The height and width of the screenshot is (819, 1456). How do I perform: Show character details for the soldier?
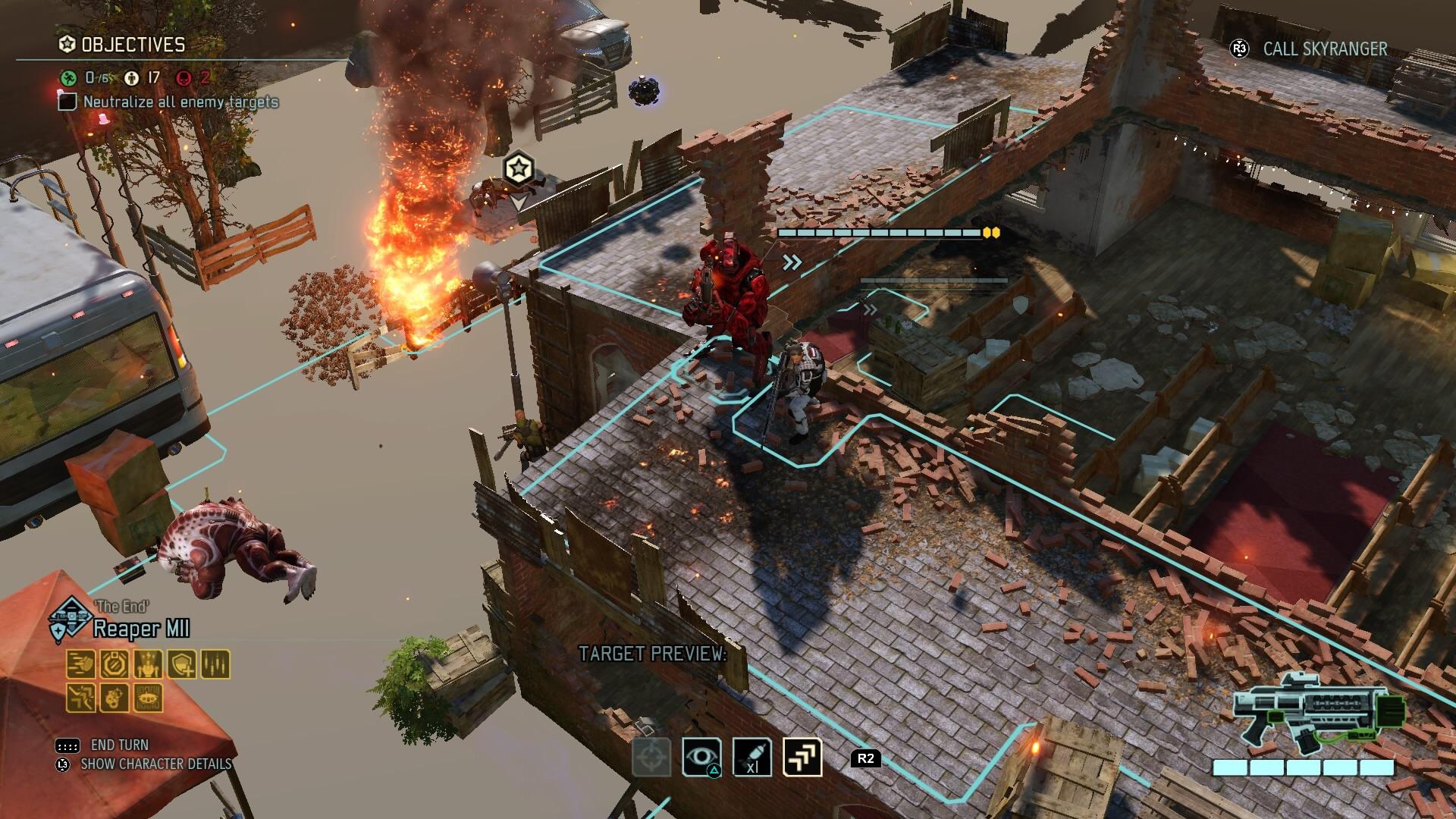click(x=155, y=764)
